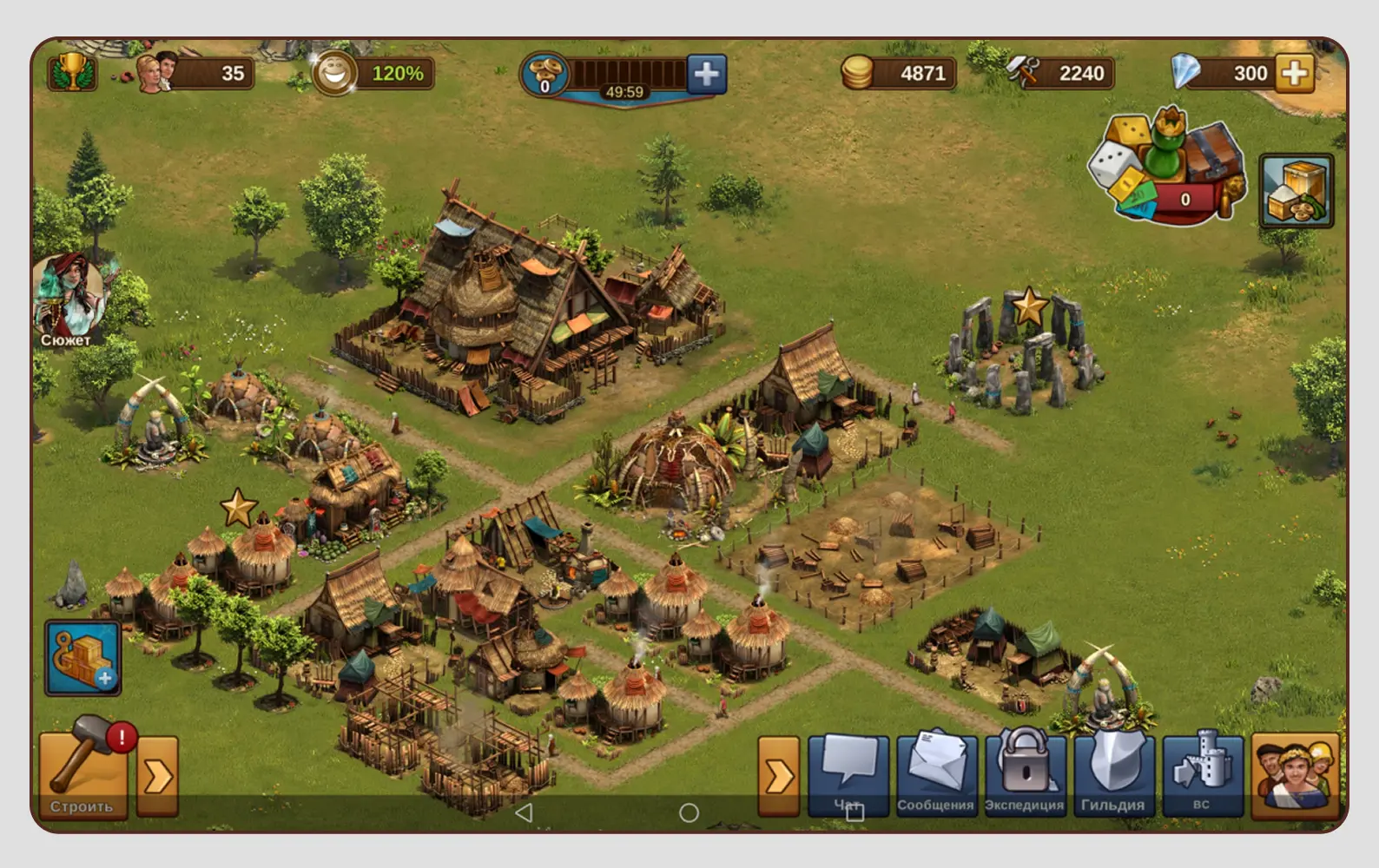Open the locked Экспедиция button
The height and width of the screenshot is (868, 1379).
pos(1025,773)
